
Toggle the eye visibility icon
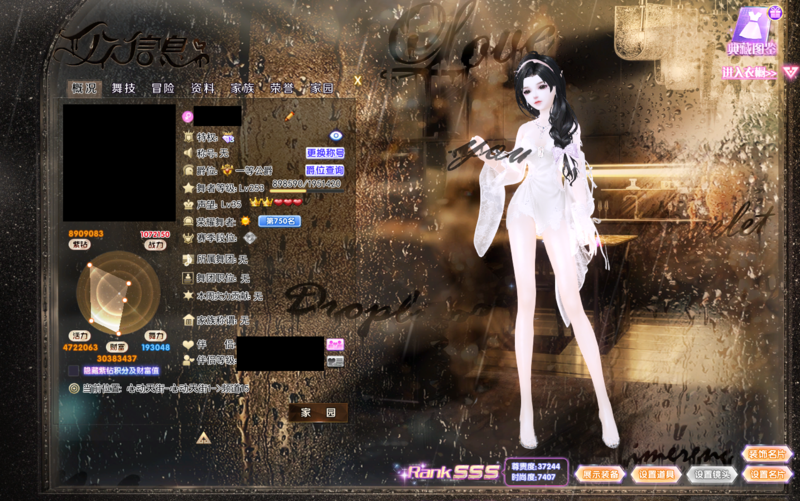[336, 135]
